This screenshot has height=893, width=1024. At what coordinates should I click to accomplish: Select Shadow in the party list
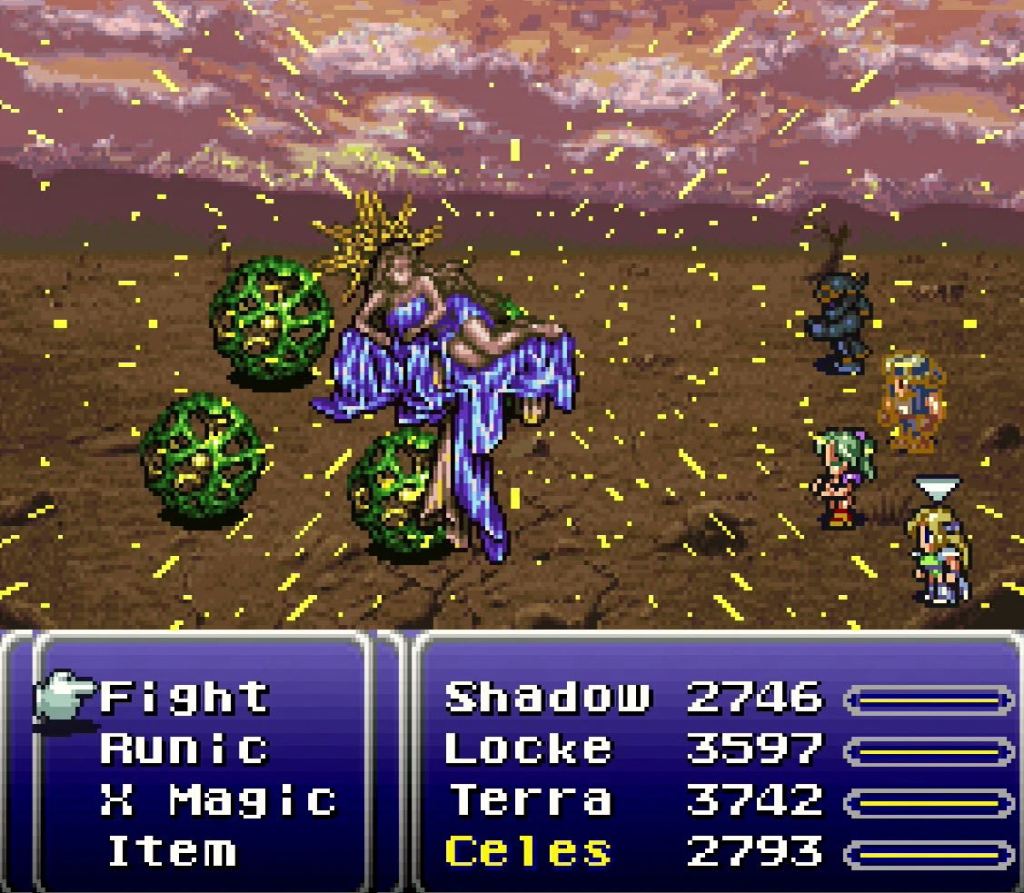point(547,697)
